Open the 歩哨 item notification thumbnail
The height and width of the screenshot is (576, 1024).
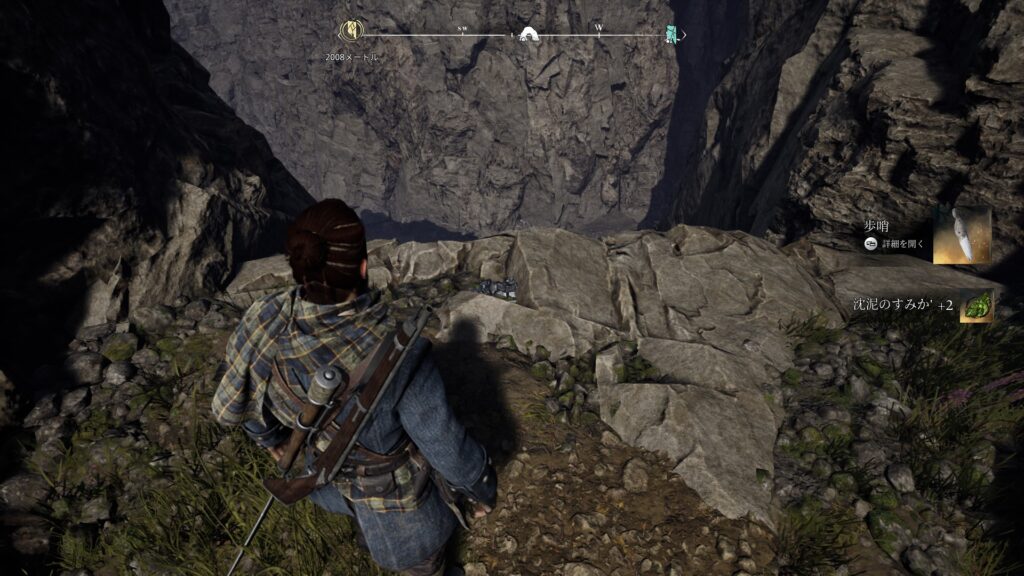pos(962,236)
